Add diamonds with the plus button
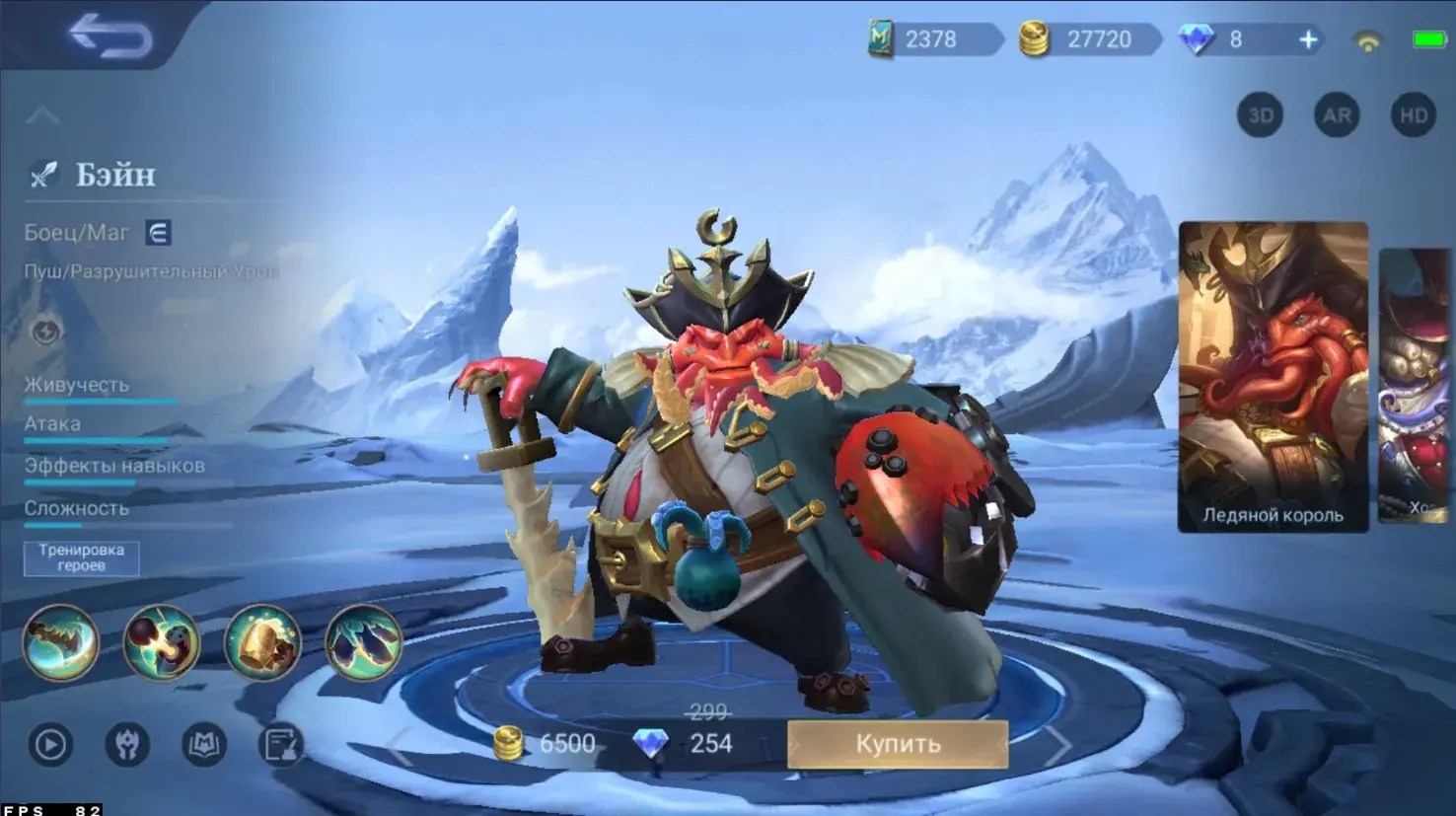Screen dimensions: 1456x816 click(x=1308, y=39)
